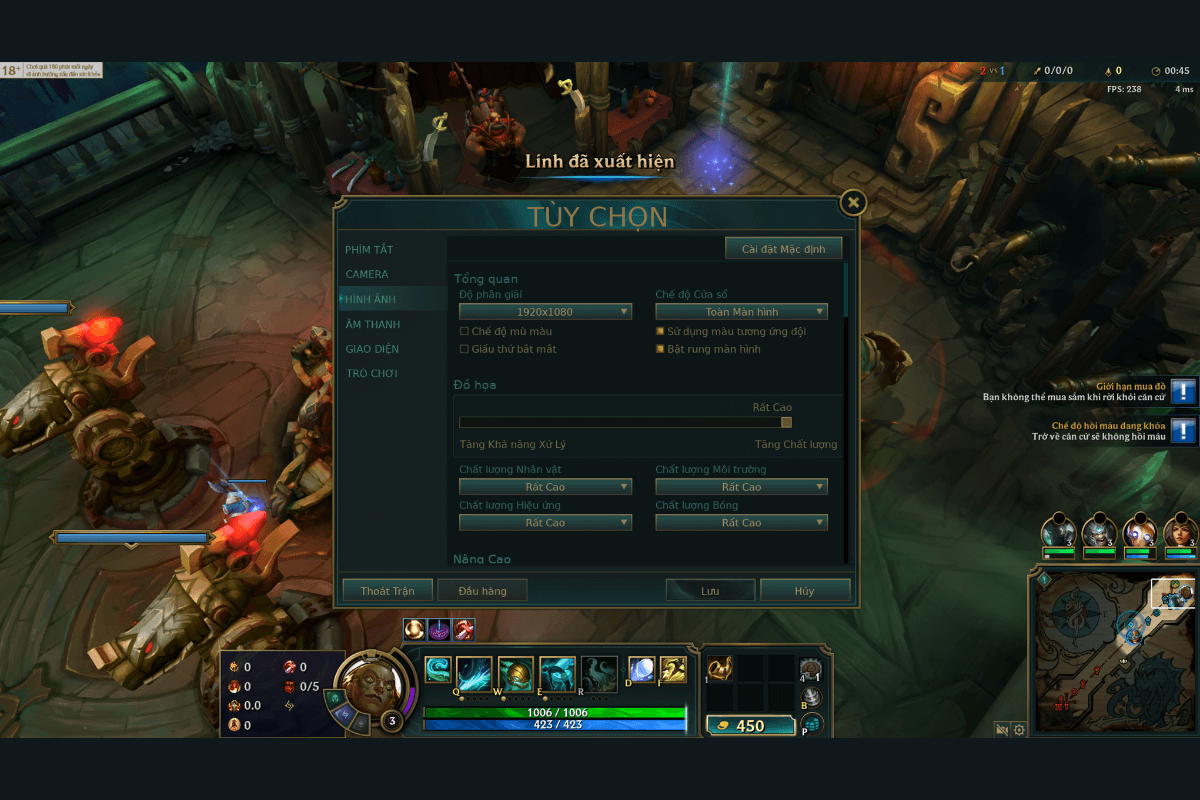
Task: Open the Camera settings tab
Action: tap(367, 274)
